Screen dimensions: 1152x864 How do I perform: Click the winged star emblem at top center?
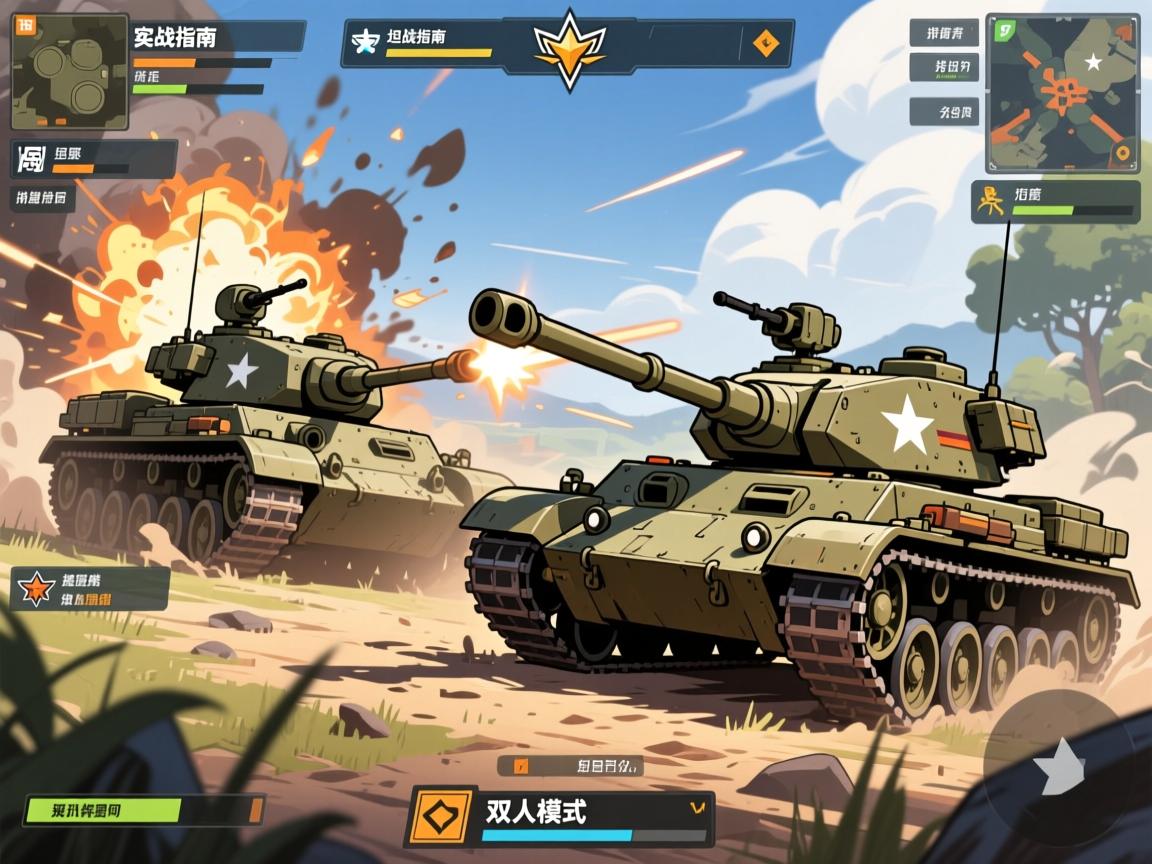pyautogui.click(x=570, y=46)
